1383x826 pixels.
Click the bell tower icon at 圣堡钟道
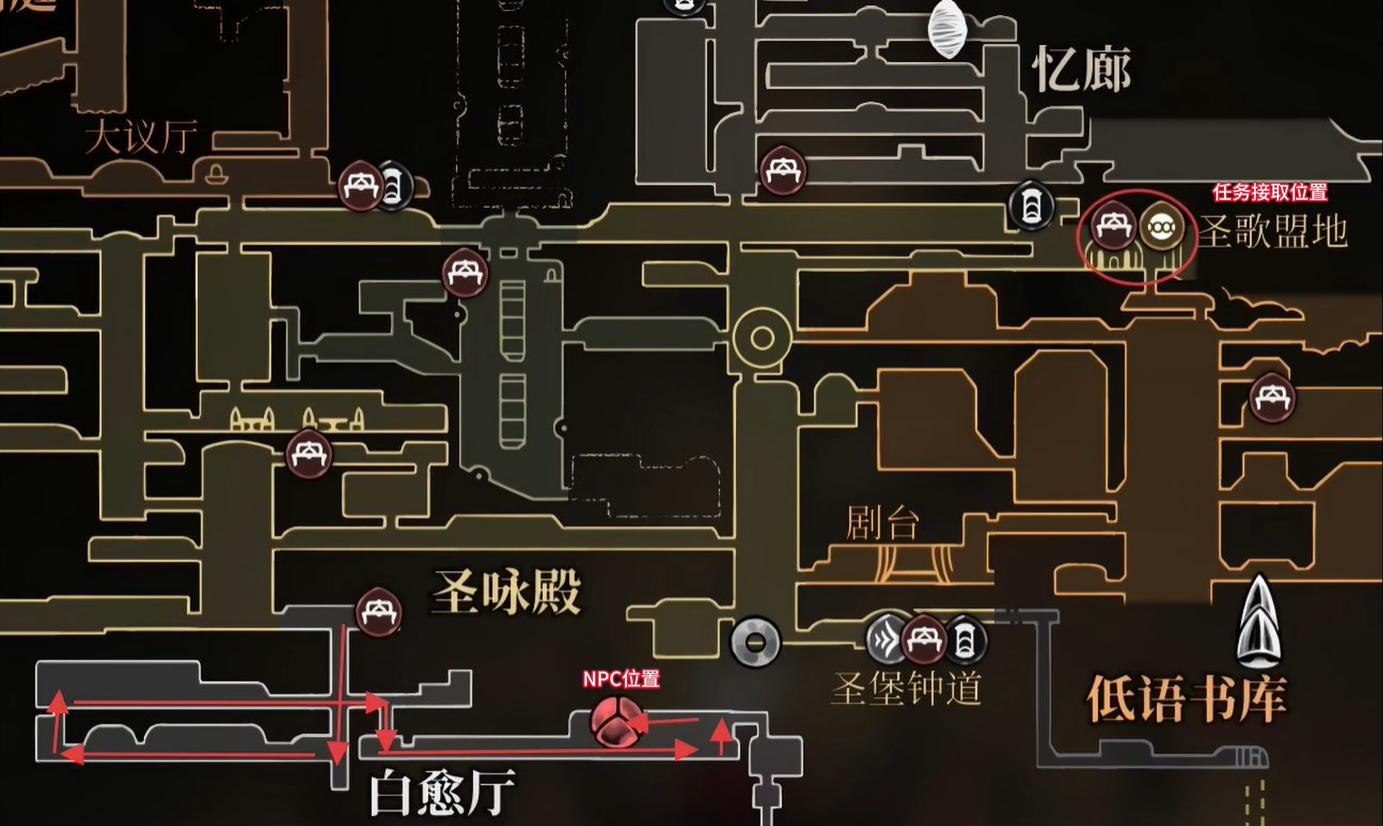(966, 637)
